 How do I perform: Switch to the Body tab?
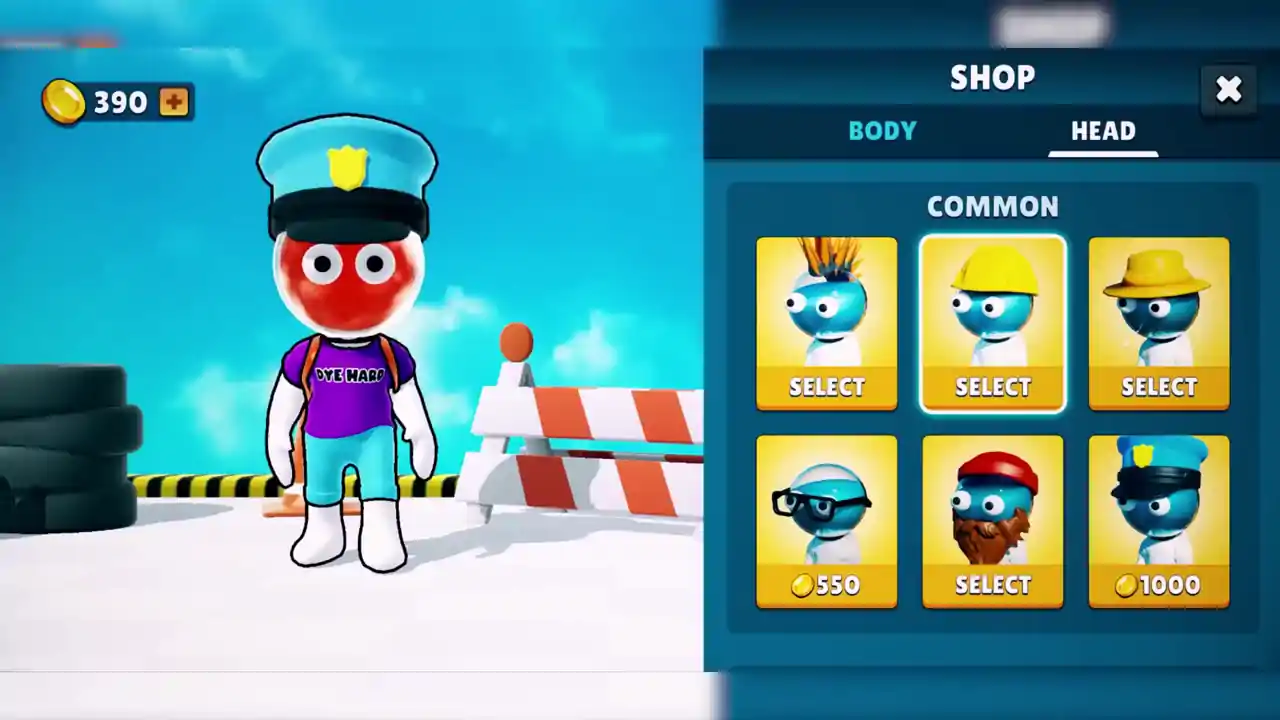pos(882,131)
